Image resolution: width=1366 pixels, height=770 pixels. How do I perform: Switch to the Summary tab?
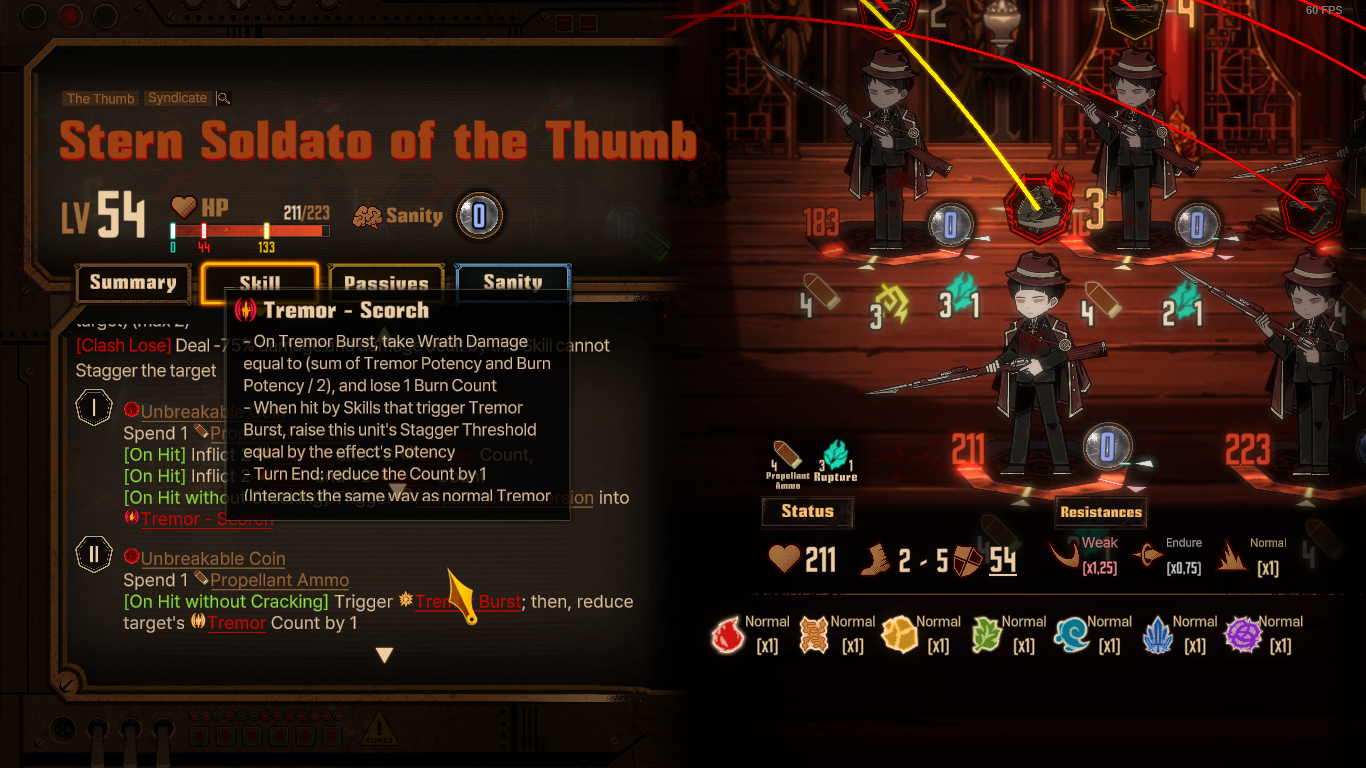coord(132,283)
